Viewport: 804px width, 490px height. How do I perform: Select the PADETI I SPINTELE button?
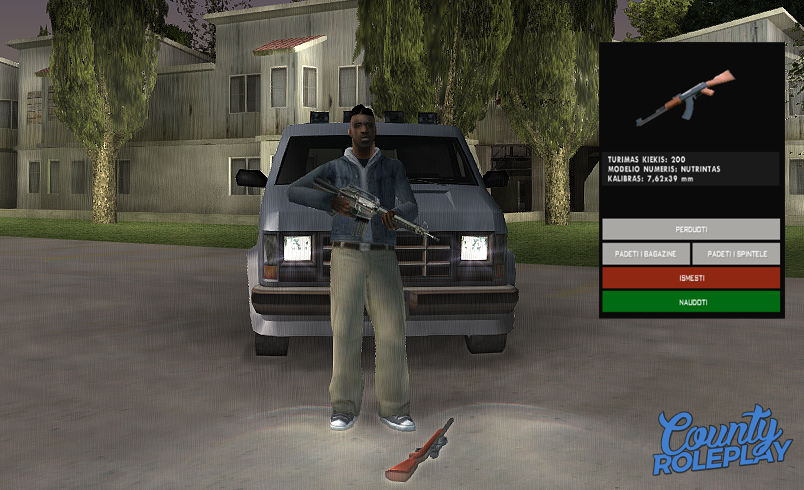(736, 254)
